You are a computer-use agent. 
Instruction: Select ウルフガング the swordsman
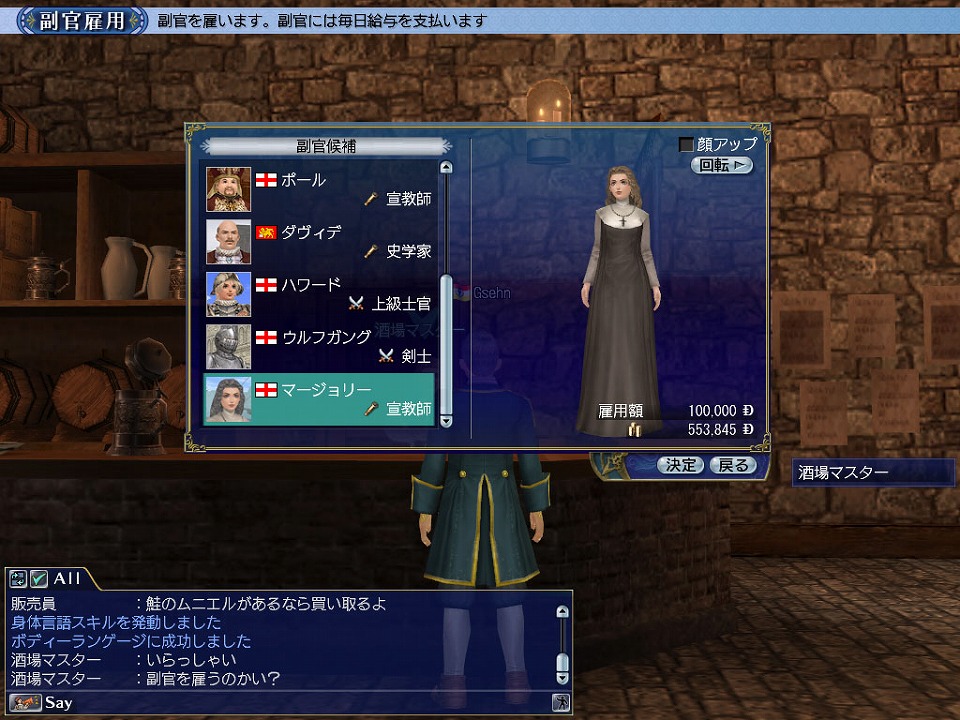(320, 345)
